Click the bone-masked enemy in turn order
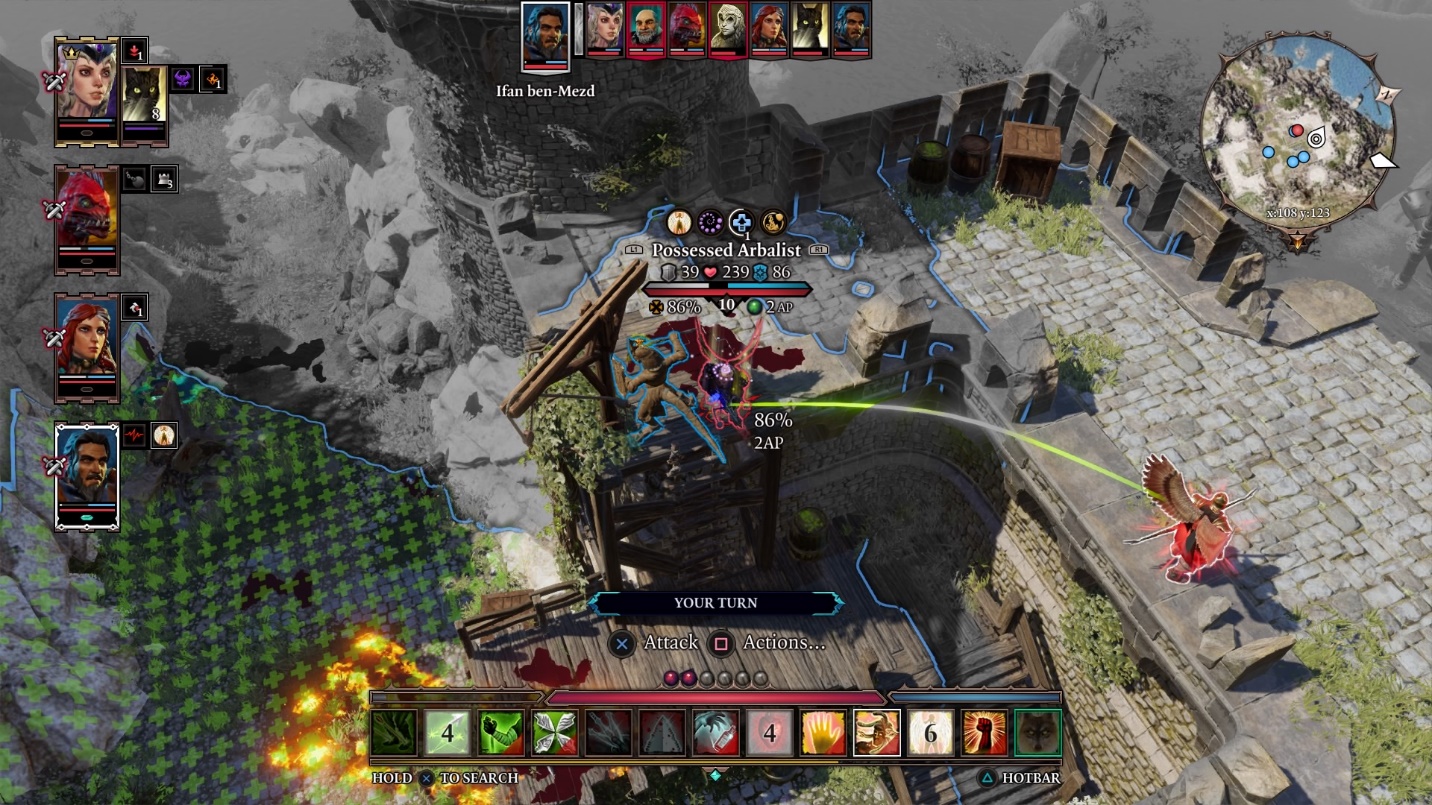The image size is (1432, 805). point(728,30)
